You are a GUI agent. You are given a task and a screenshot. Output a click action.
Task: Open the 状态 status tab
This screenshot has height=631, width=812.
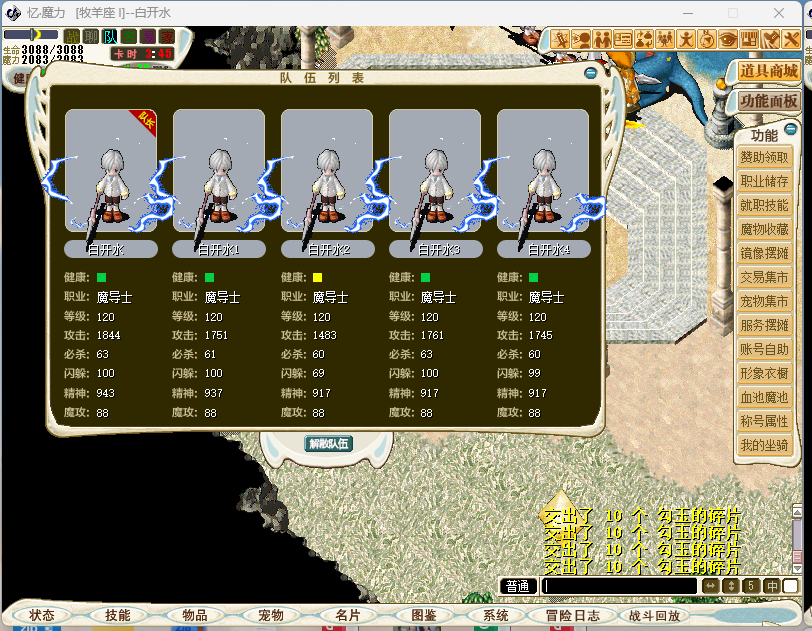[x=42, y=615]
